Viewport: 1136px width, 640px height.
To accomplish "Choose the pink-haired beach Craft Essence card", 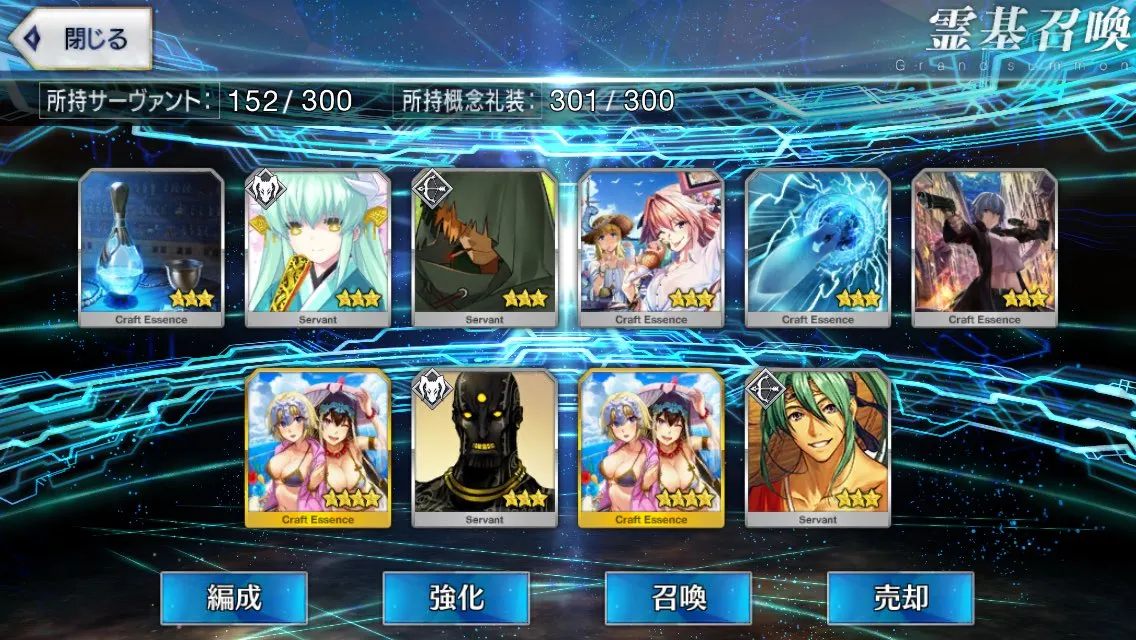I will tap(651, 248).
